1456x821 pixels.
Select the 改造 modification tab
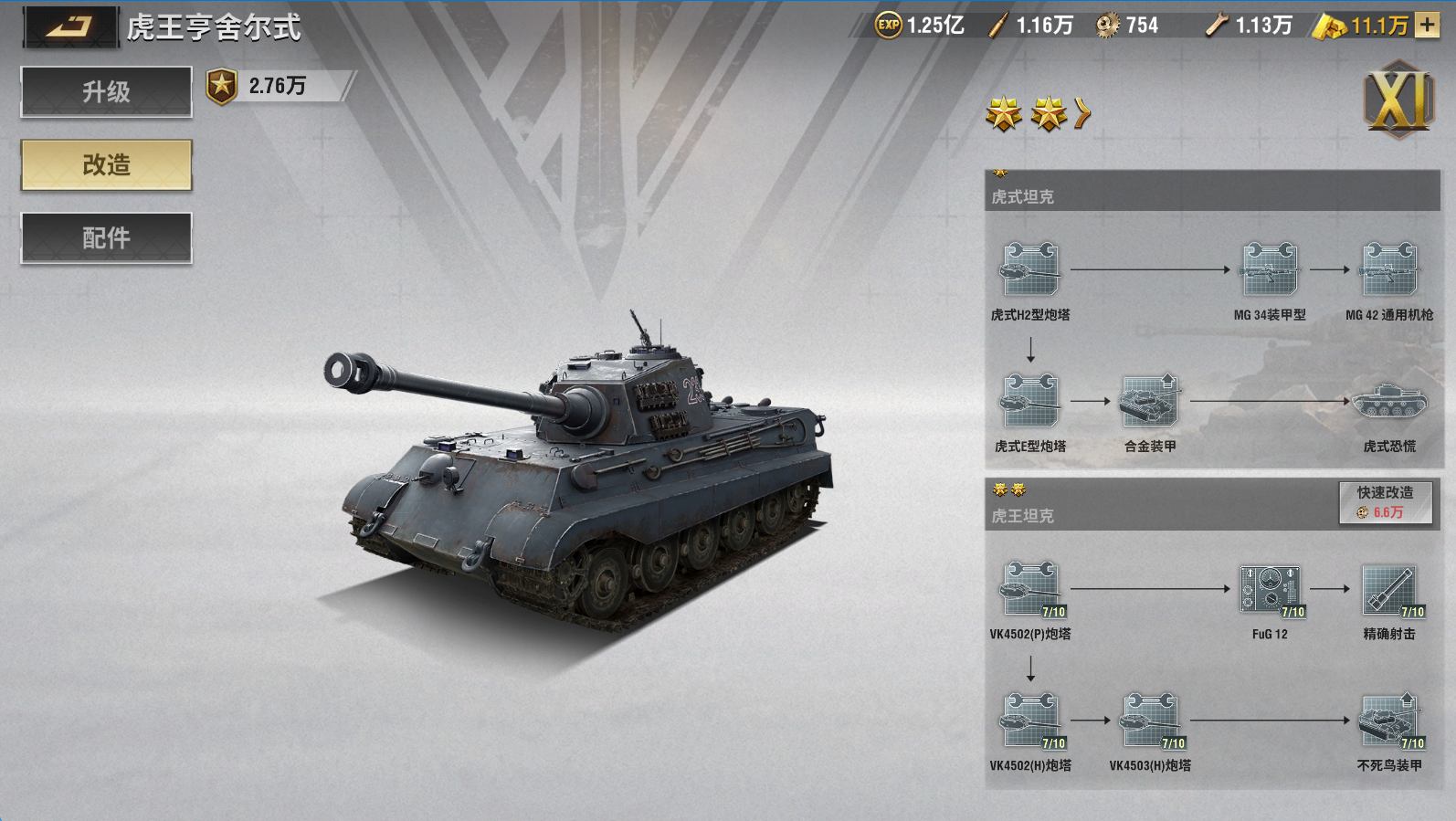pyautogui.click(x=107, y=164)
